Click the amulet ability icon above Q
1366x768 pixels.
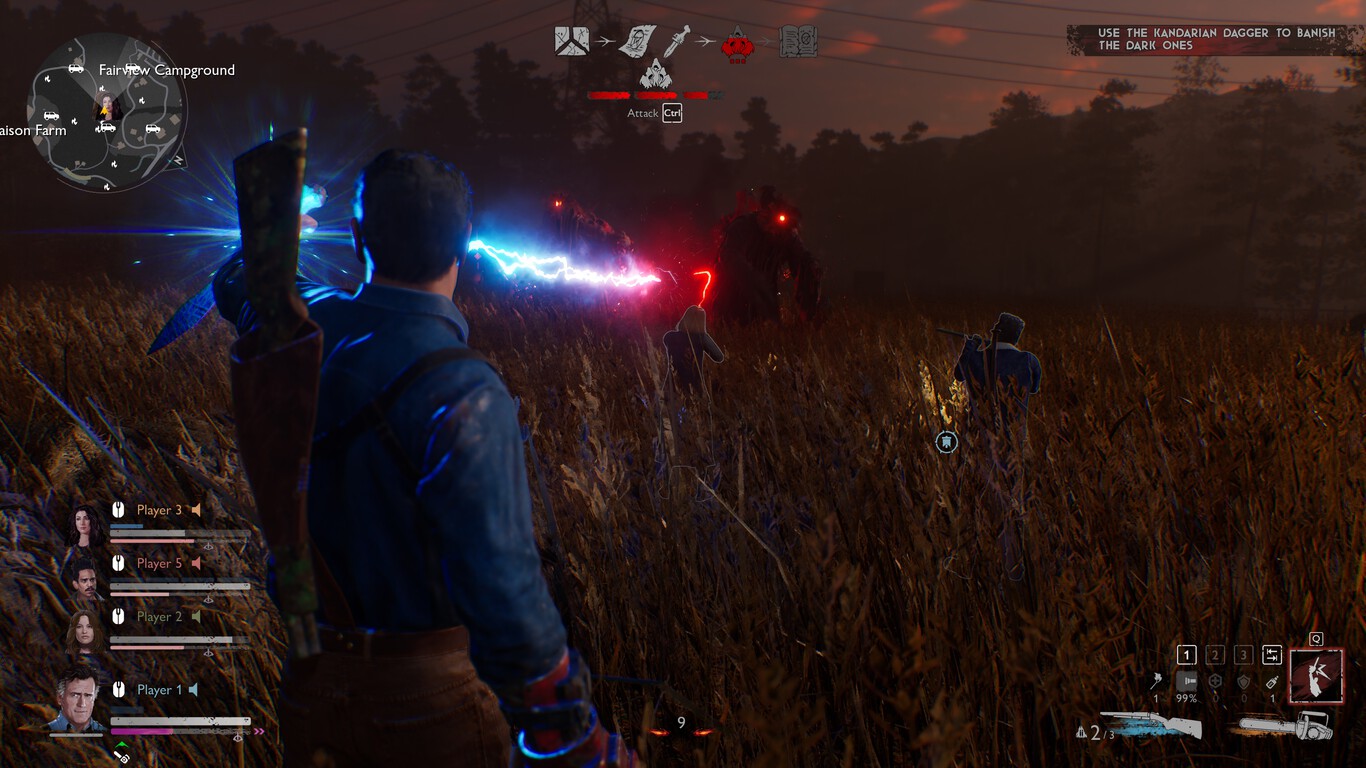pyautogui.click(x=1317, y=676)
